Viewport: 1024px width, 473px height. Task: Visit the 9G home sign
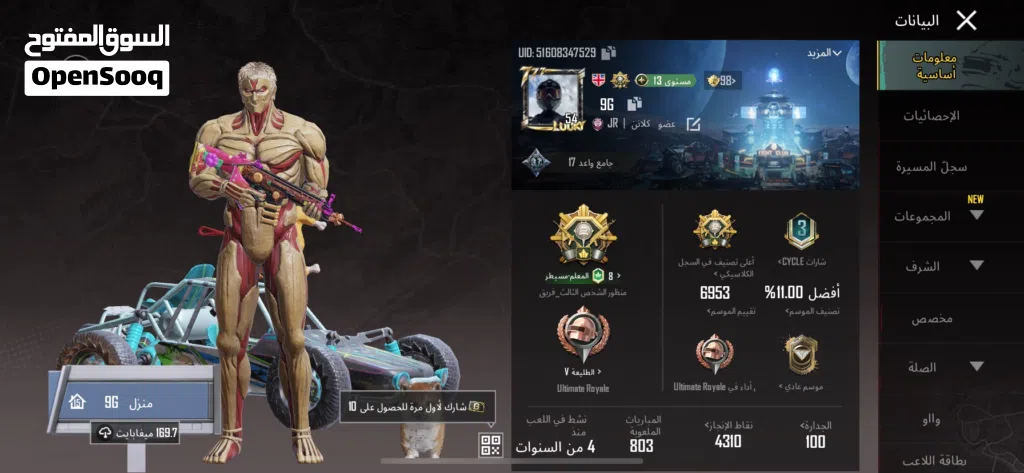[x=130, y=402]
